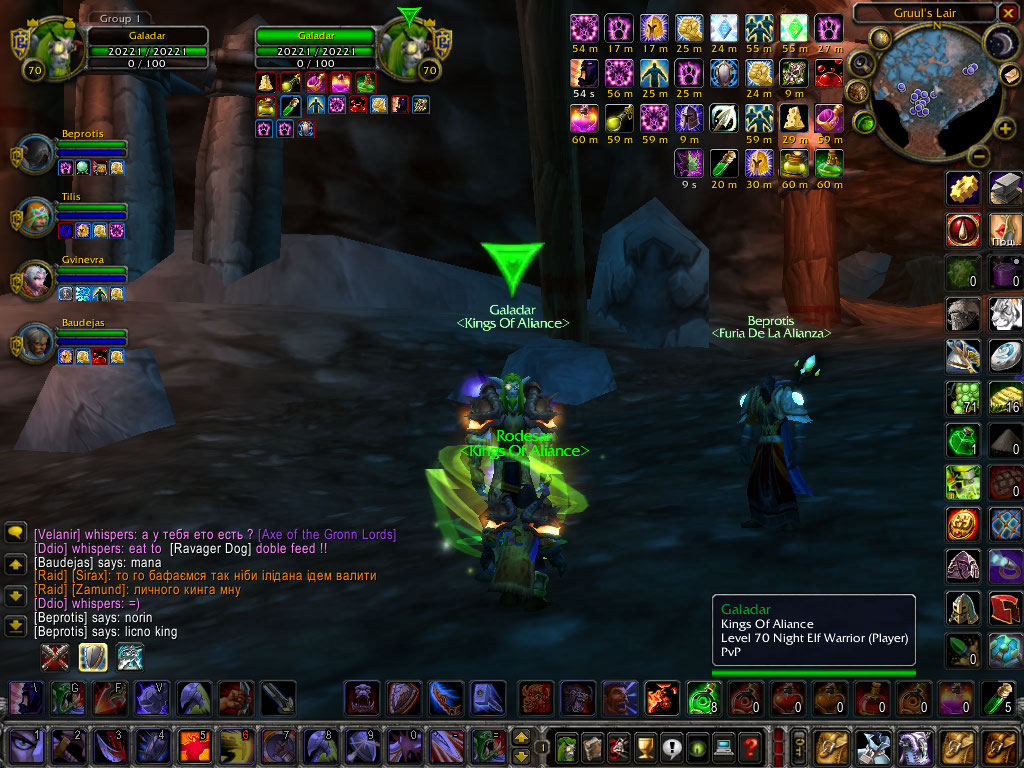Open the chat speech-bubble menu button
The image size is (1024, 768).
click(15, 533)
